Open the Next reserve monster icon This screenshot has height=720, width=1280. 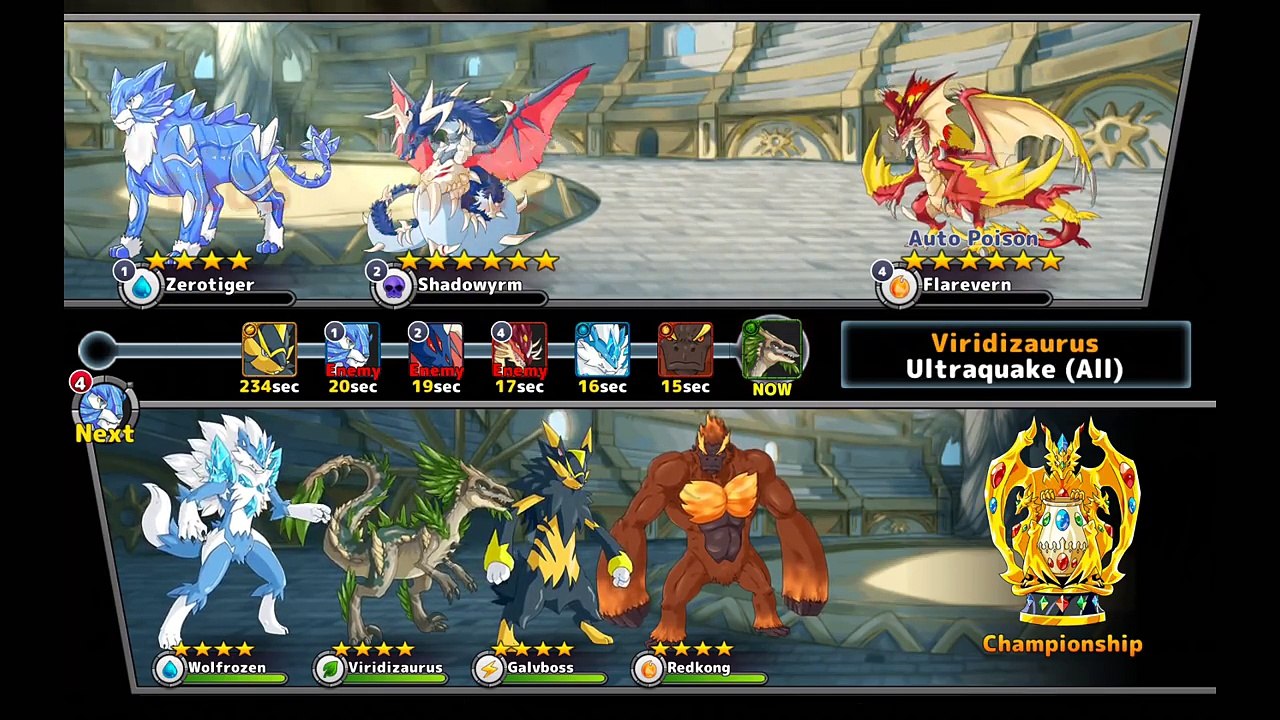click(x=104, y=408)
